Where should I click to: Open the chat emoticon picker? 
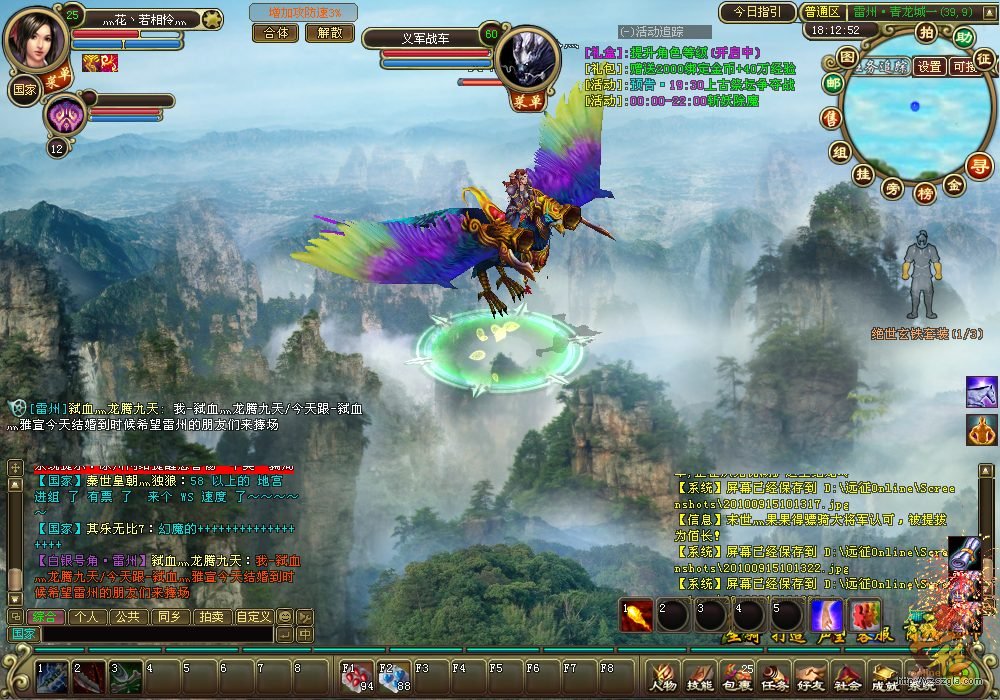(285, 617)
